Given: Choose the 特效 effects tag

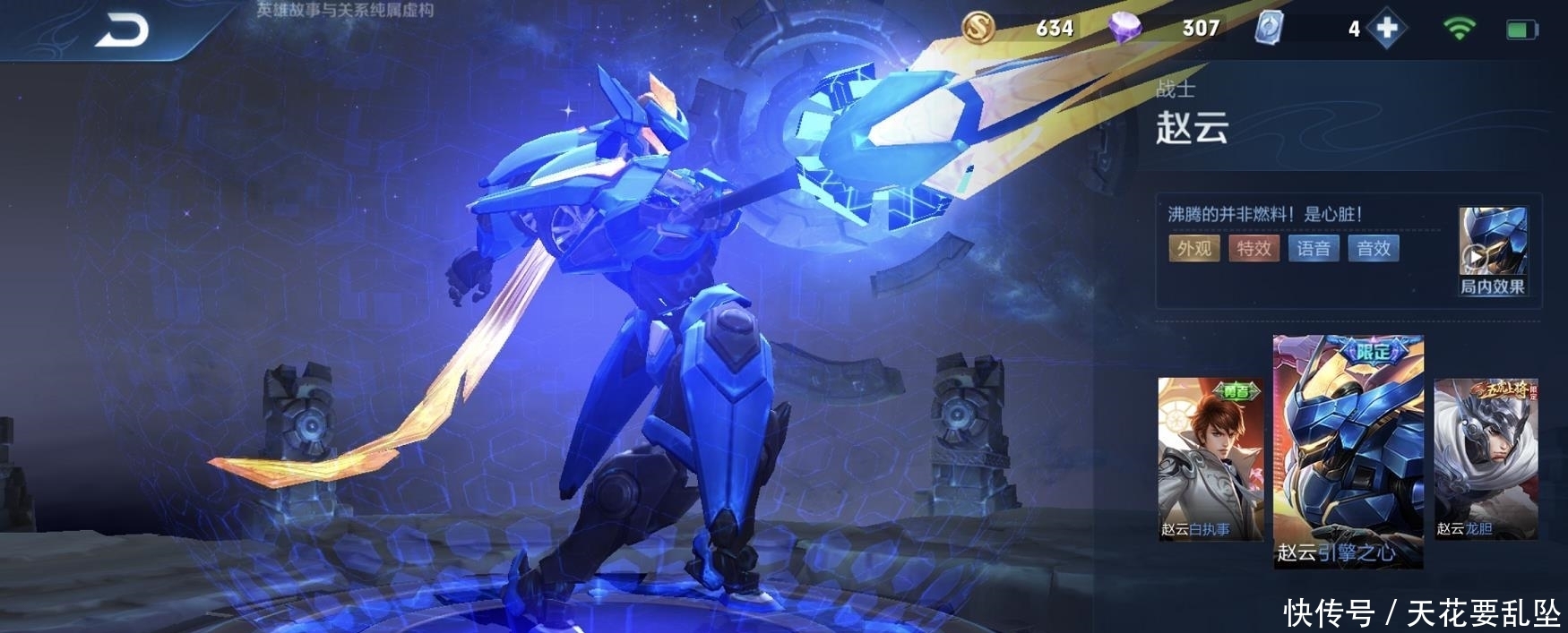Looking at the screenshot, I should coord(1254,249).
